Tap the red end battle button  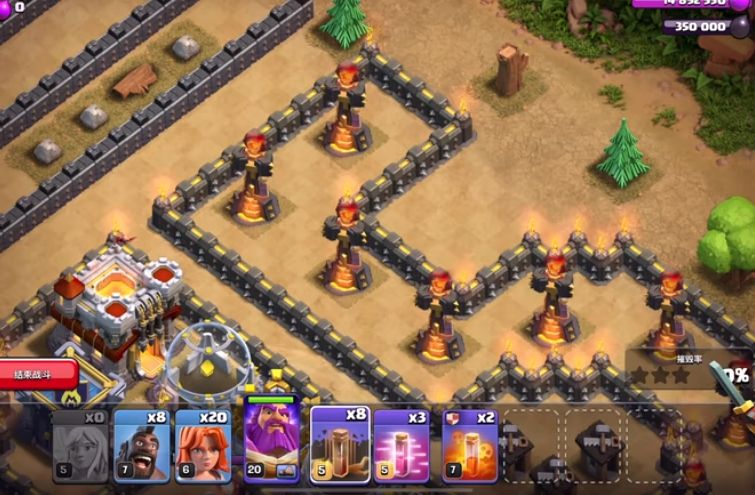click(38, 375)
